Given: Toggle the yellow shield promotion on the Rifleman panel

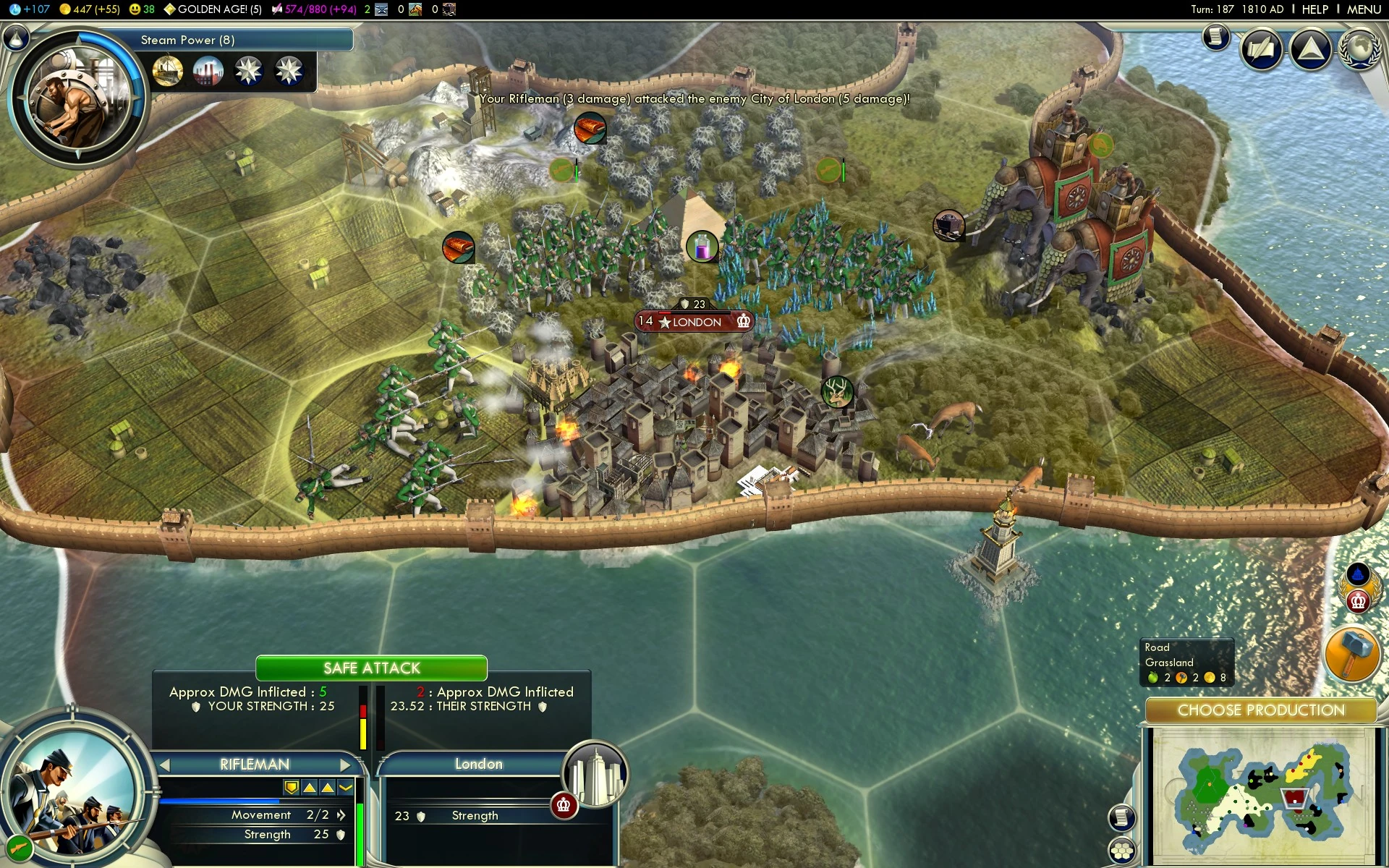Looking at the screenshot, I should [x=291, y=787].
